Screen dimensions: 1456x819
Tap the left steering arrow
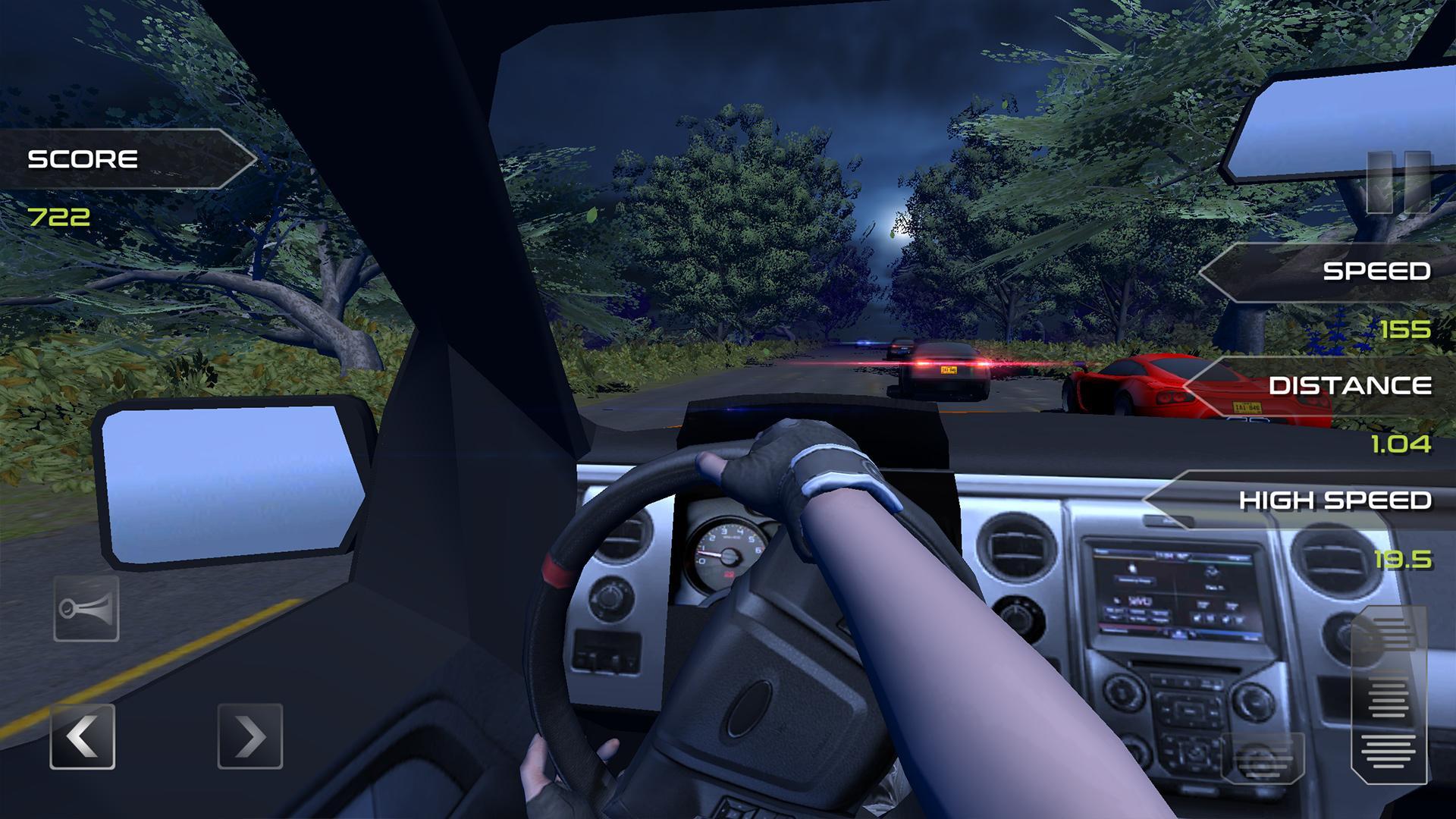coord(83,735)
